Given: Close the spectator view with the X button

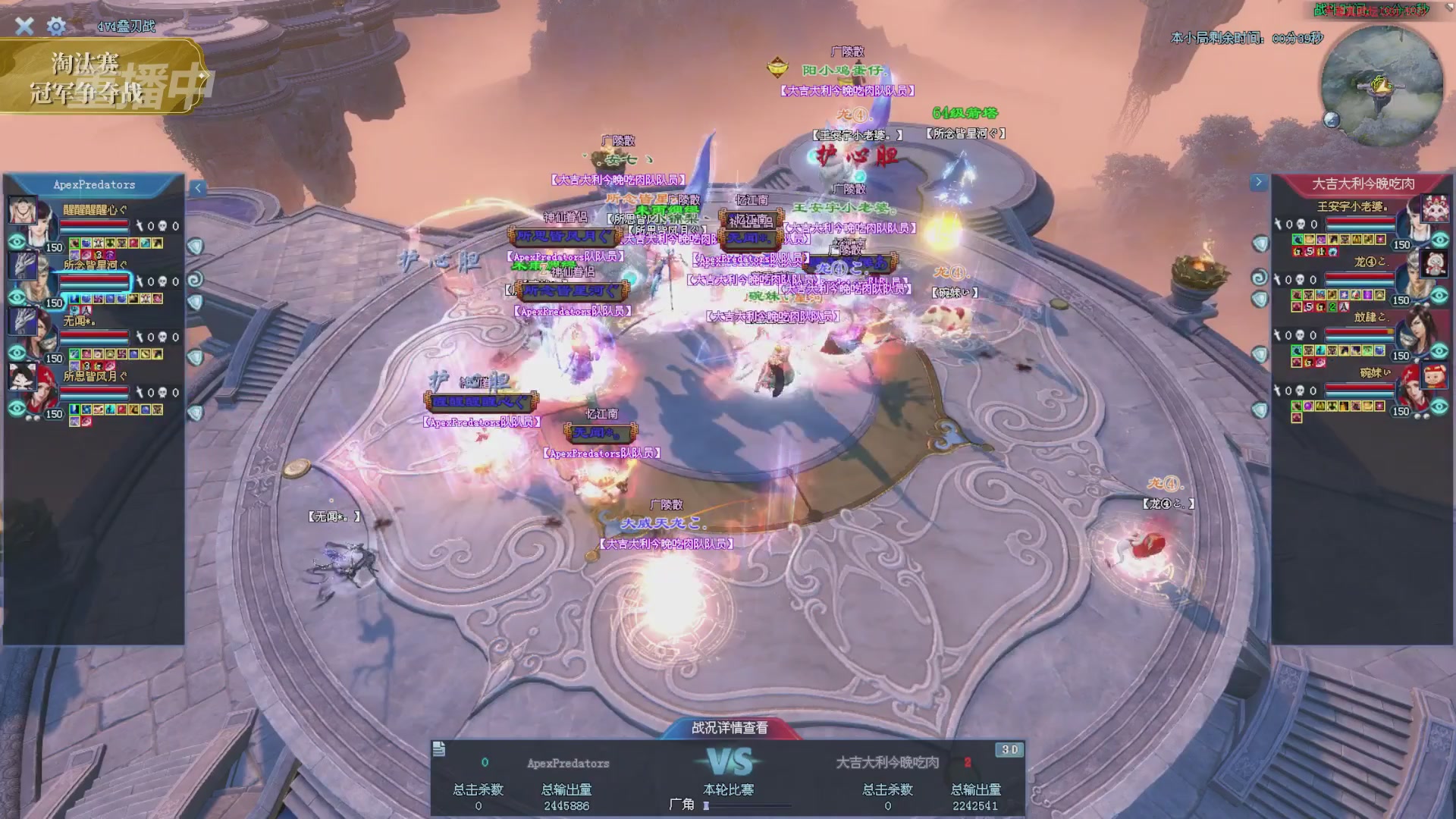Looking at the screenshot, I should tap(24, 26).
